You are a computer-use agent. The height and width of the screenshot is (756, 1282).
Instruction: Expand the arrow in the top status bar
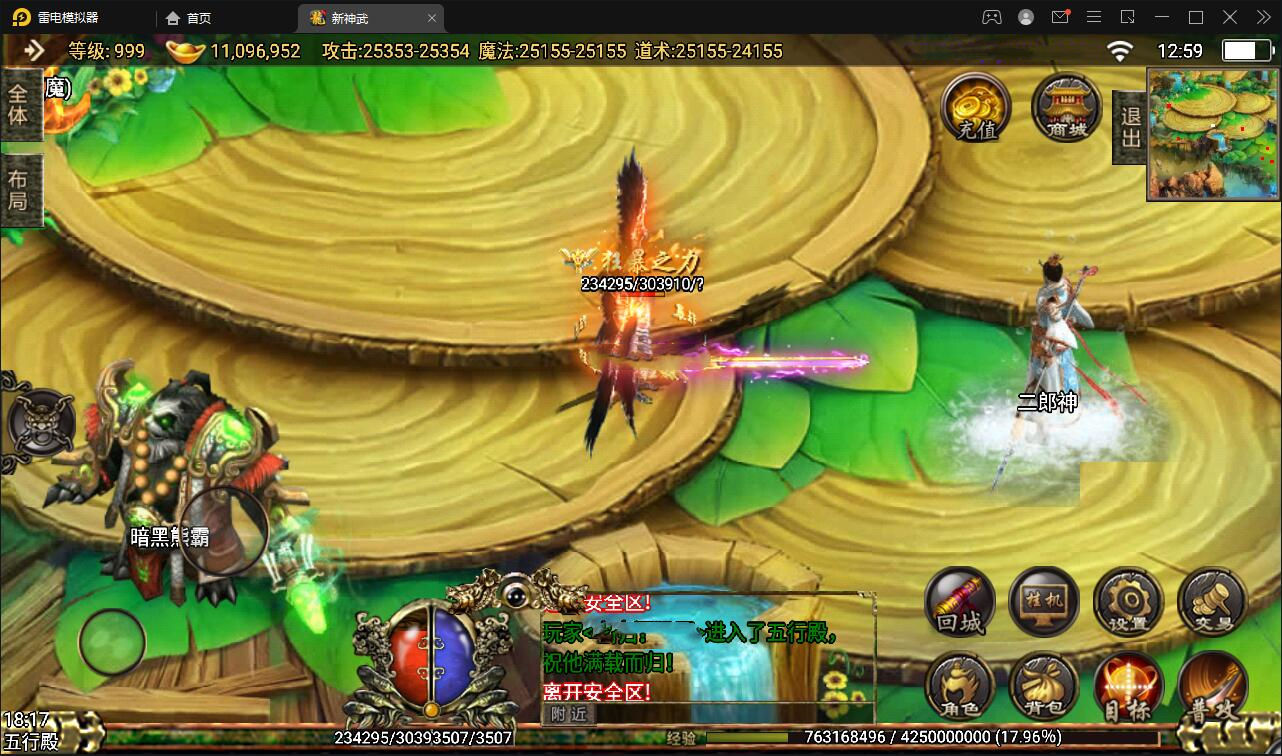point(35,50)
